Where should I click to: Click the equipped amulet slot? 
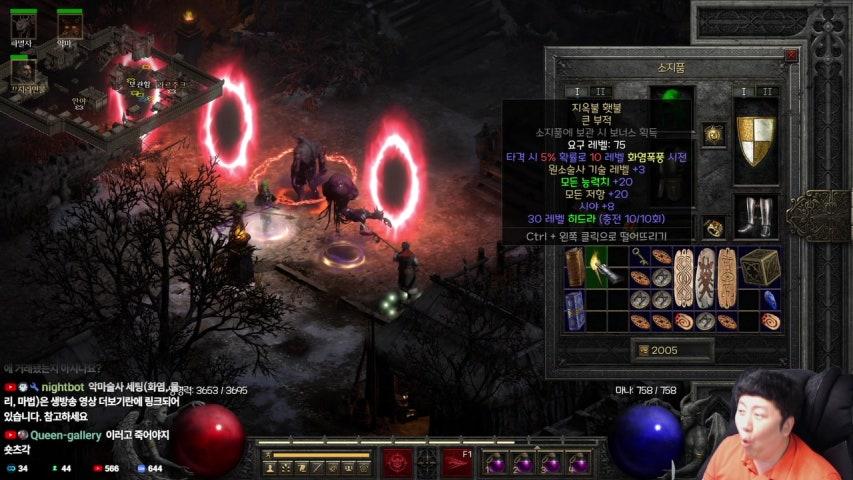pos(713,134)
